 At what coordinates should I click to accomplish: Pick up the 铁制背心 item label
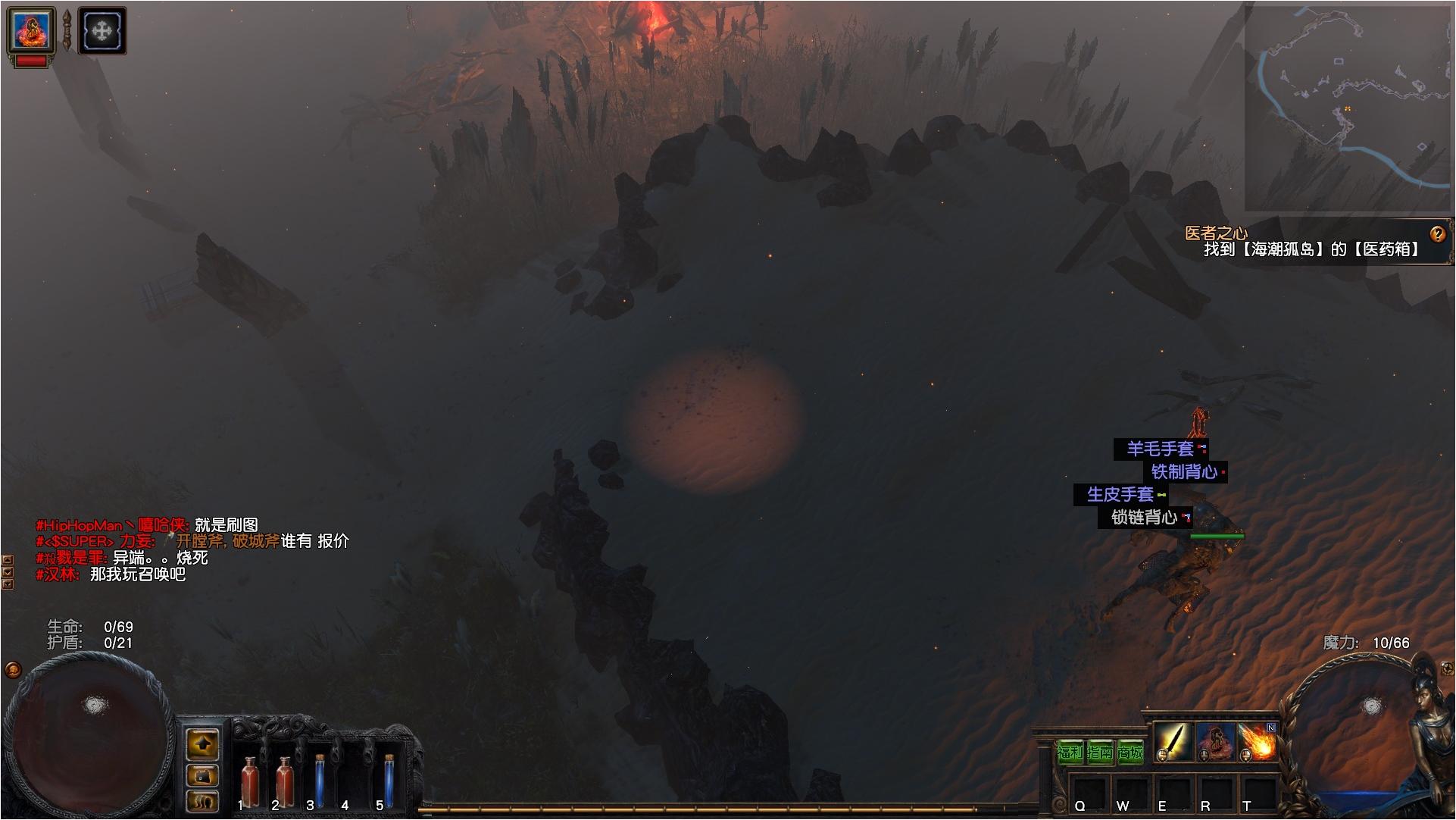coord(1184,471)
